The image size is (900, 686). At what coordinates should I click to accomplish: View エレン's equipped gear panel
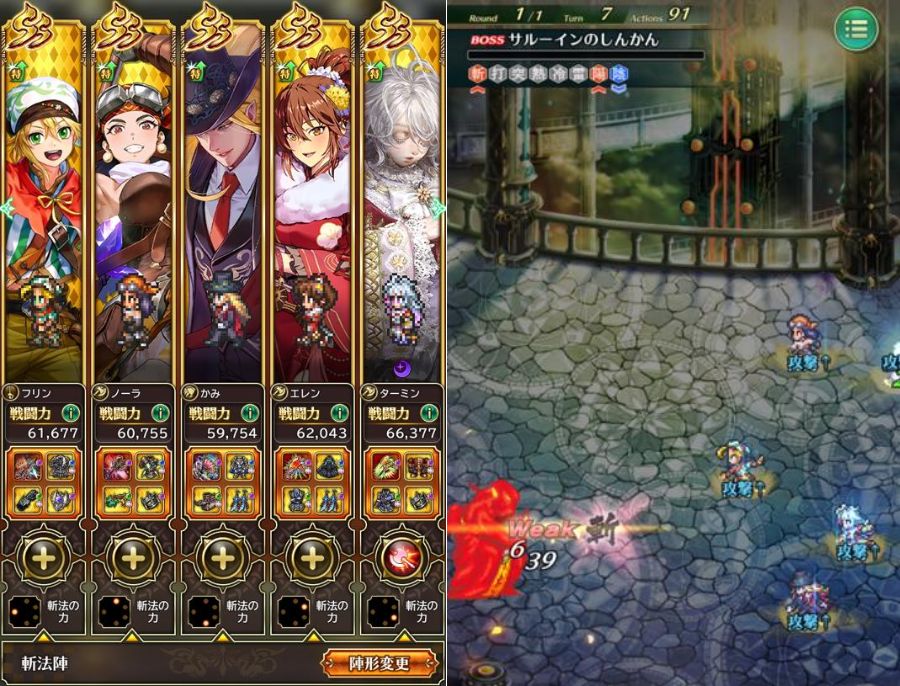pyautogui.click(x=311, y=482)
